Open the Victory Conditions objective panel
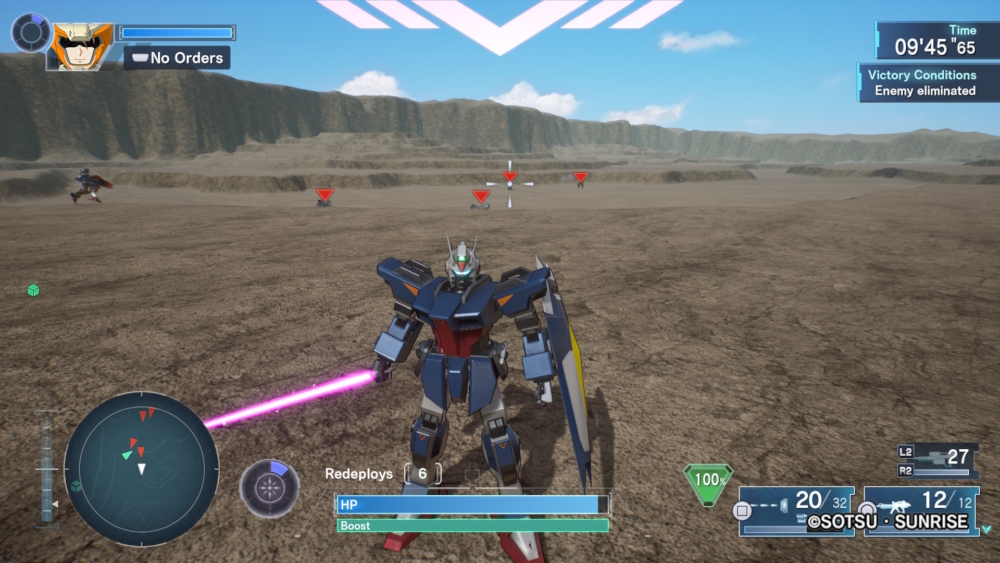Viewport: 1000px width, 563px height. click(x=921, y=83)
